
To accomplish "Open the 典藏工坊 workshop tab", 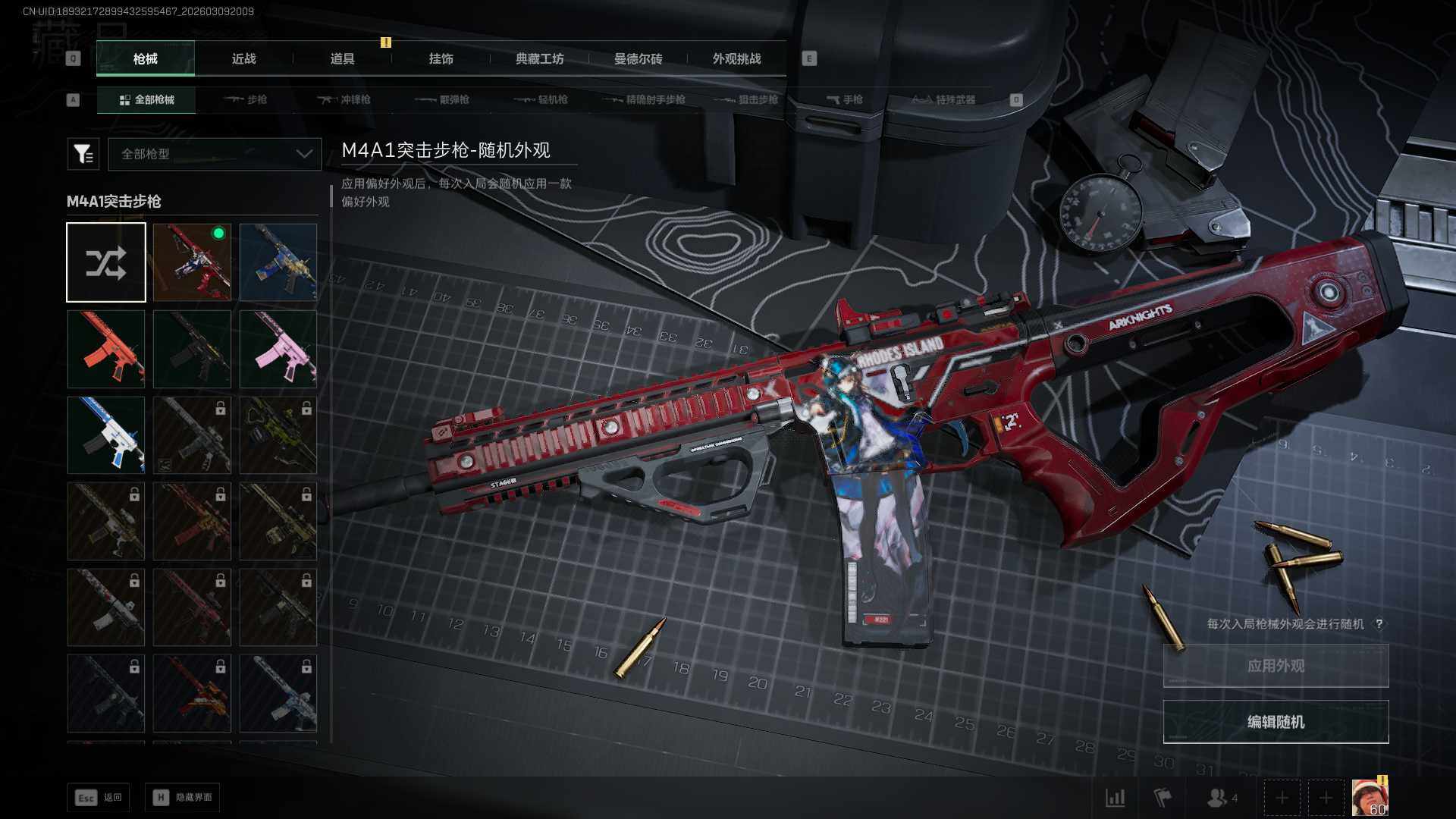I will 539,59.
